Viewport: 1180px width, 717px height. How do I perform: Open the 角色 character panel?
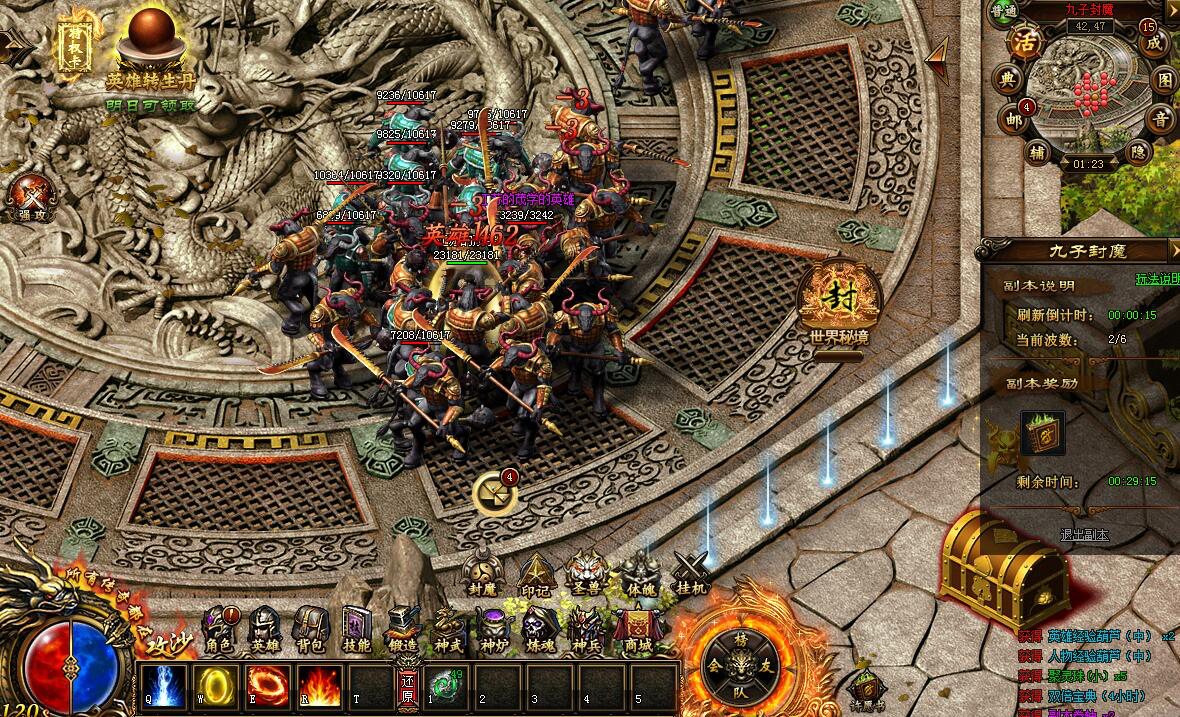point(218,630)
